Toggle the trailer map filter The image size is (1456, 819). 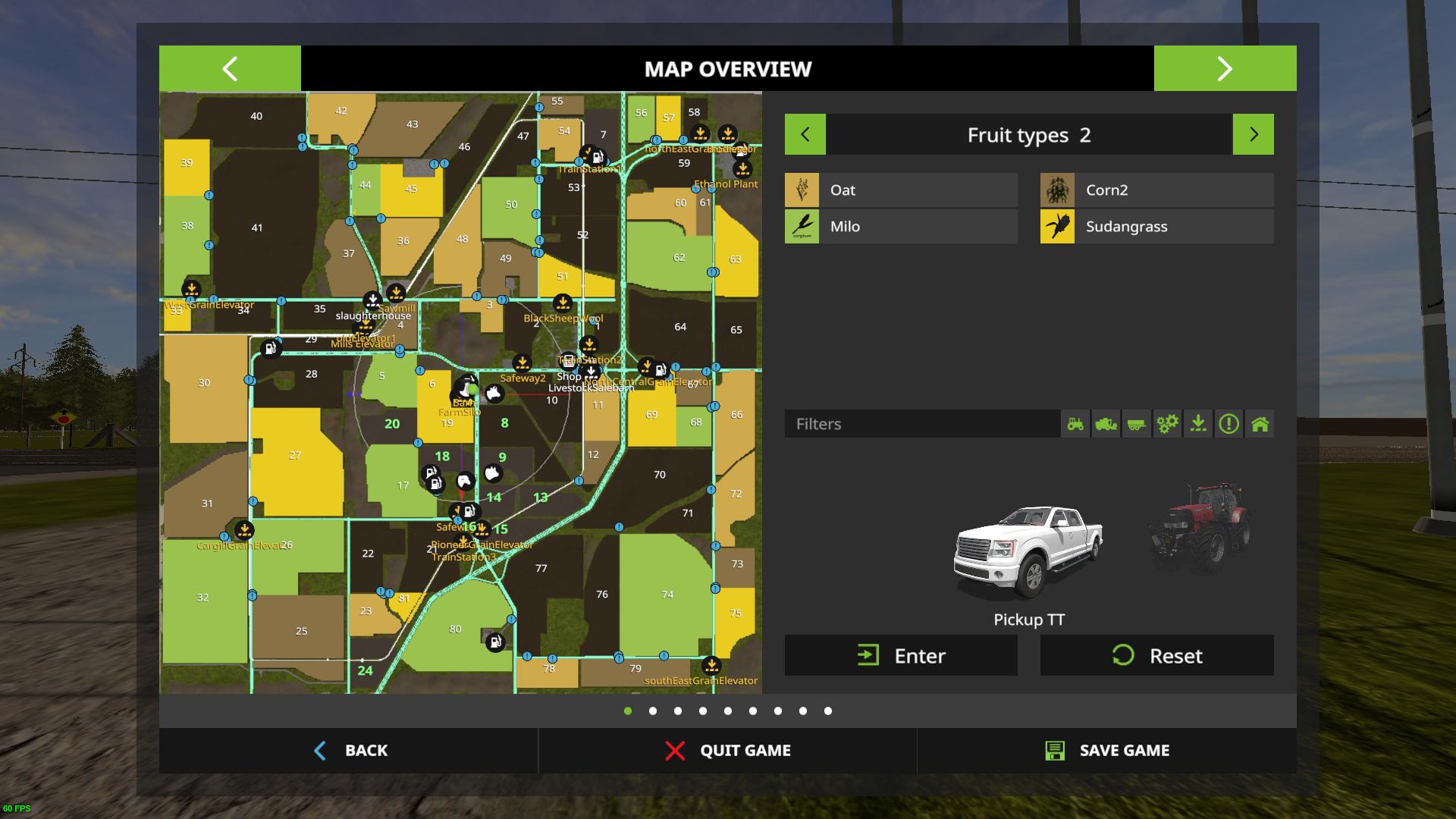click(1136, 424)
